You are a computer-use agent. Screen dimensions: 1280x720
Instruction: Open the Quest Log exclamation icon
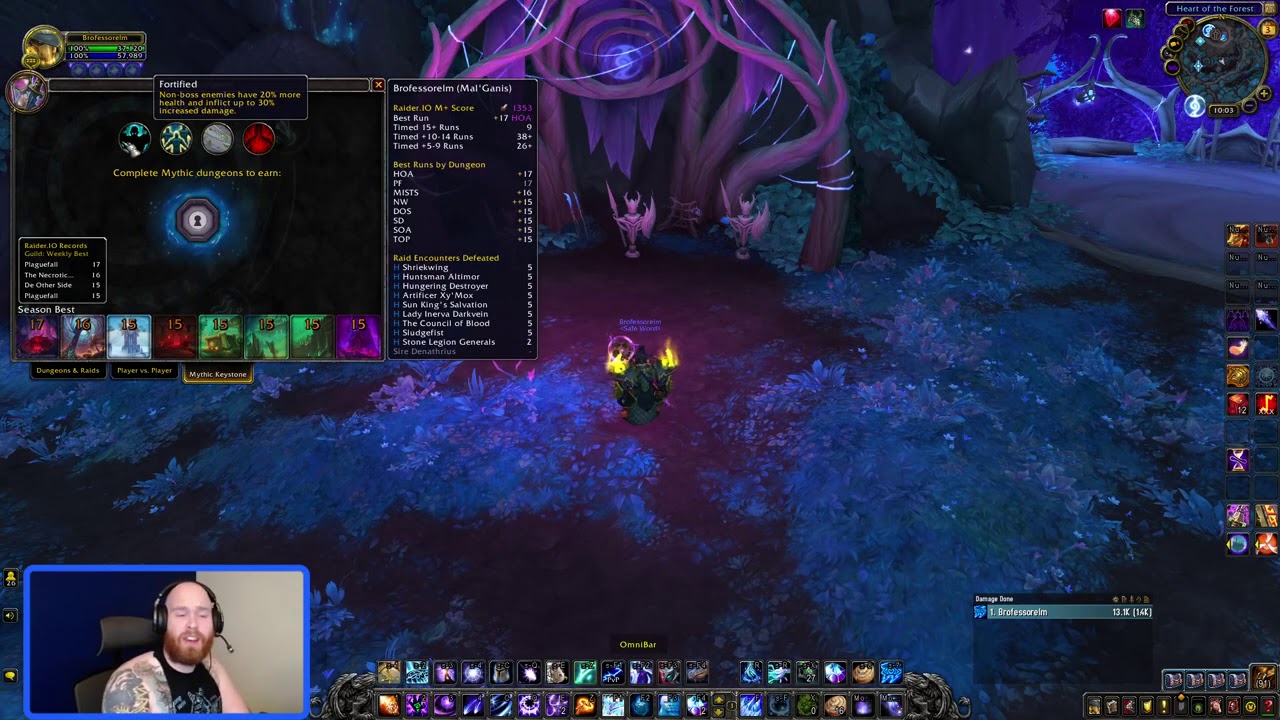[x=1166, y=706]
